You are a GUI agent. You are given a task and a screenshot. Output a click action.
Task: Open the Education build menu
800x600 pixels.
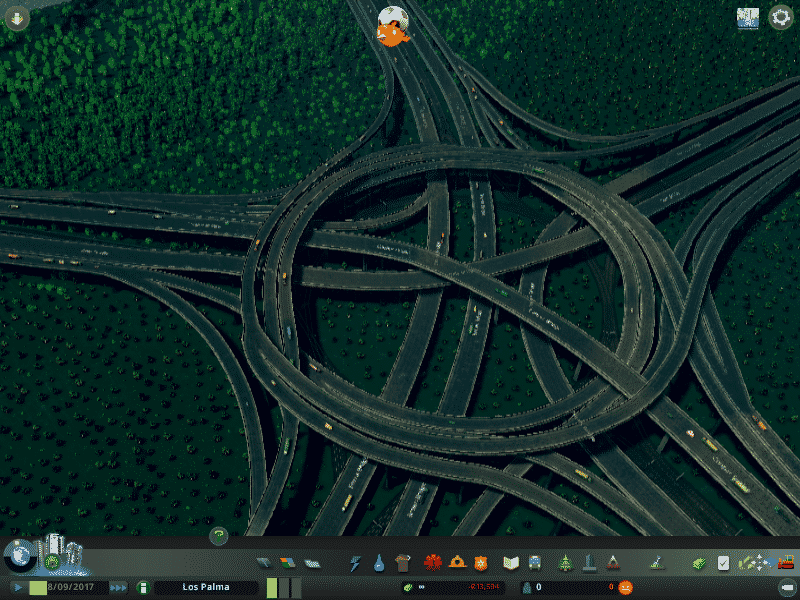pyautogui.click(x=511, y=563)
